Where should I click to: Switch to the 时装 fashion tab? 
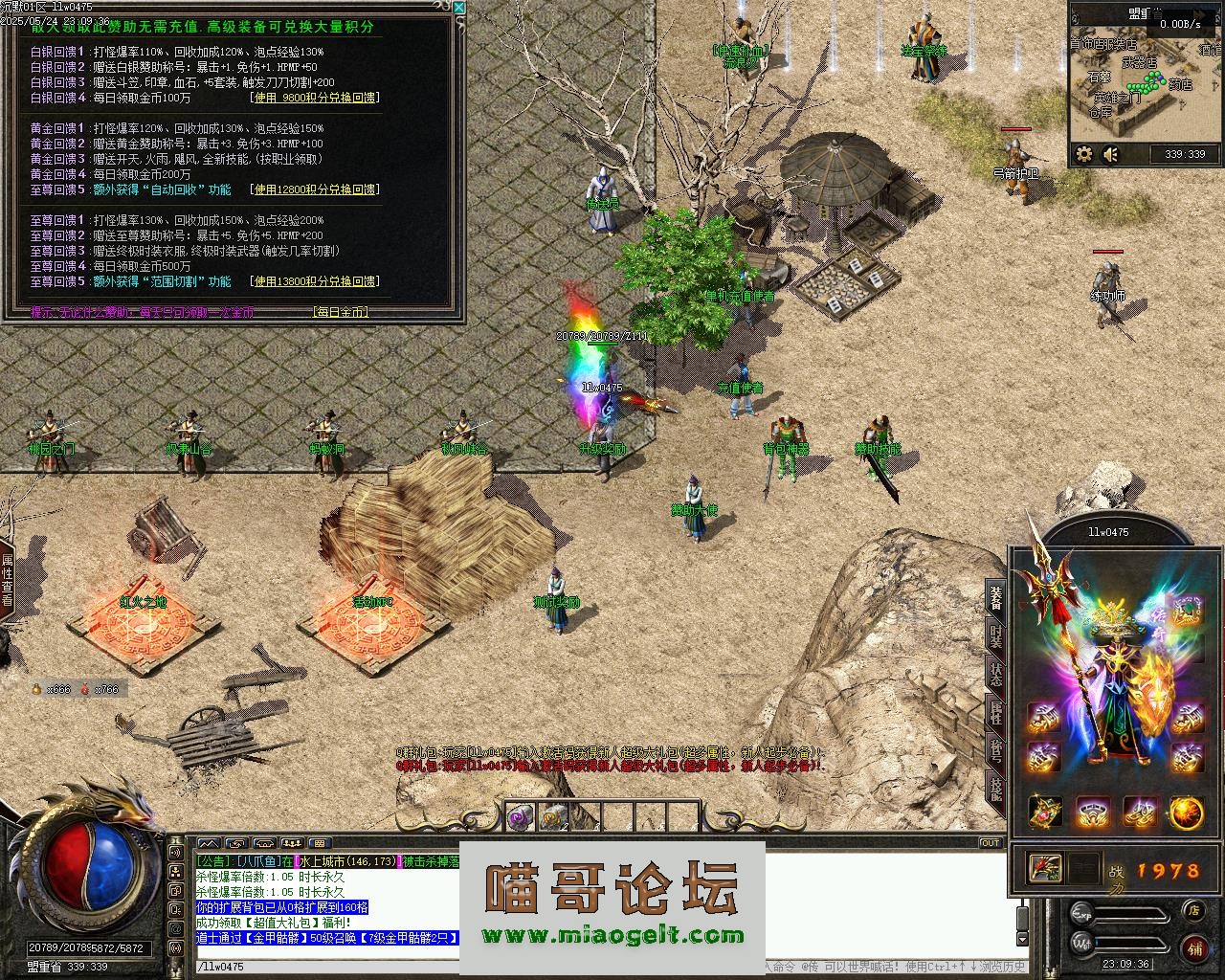tap(995, 636)
